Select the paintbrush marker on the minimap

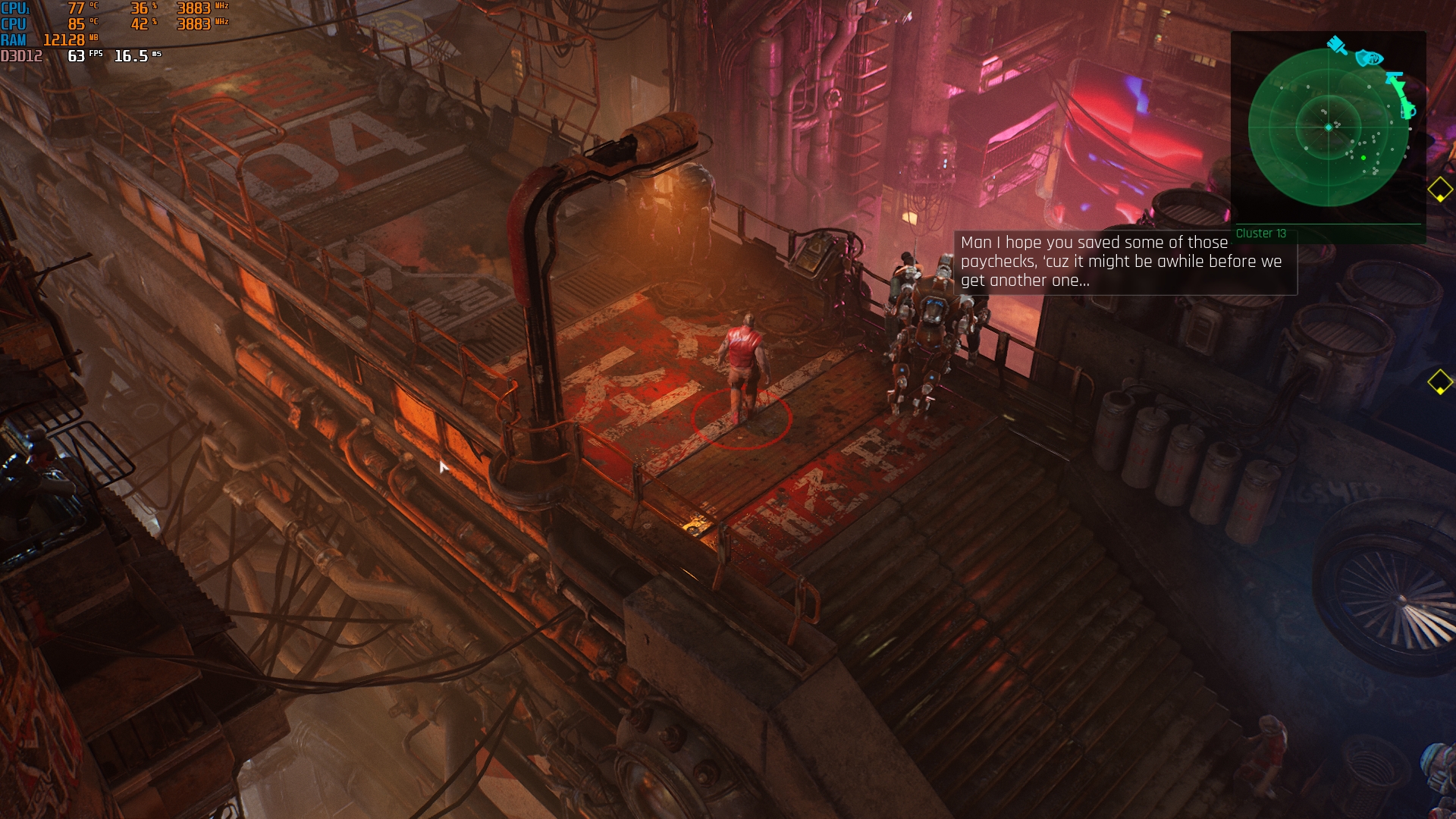point(1337,45)
